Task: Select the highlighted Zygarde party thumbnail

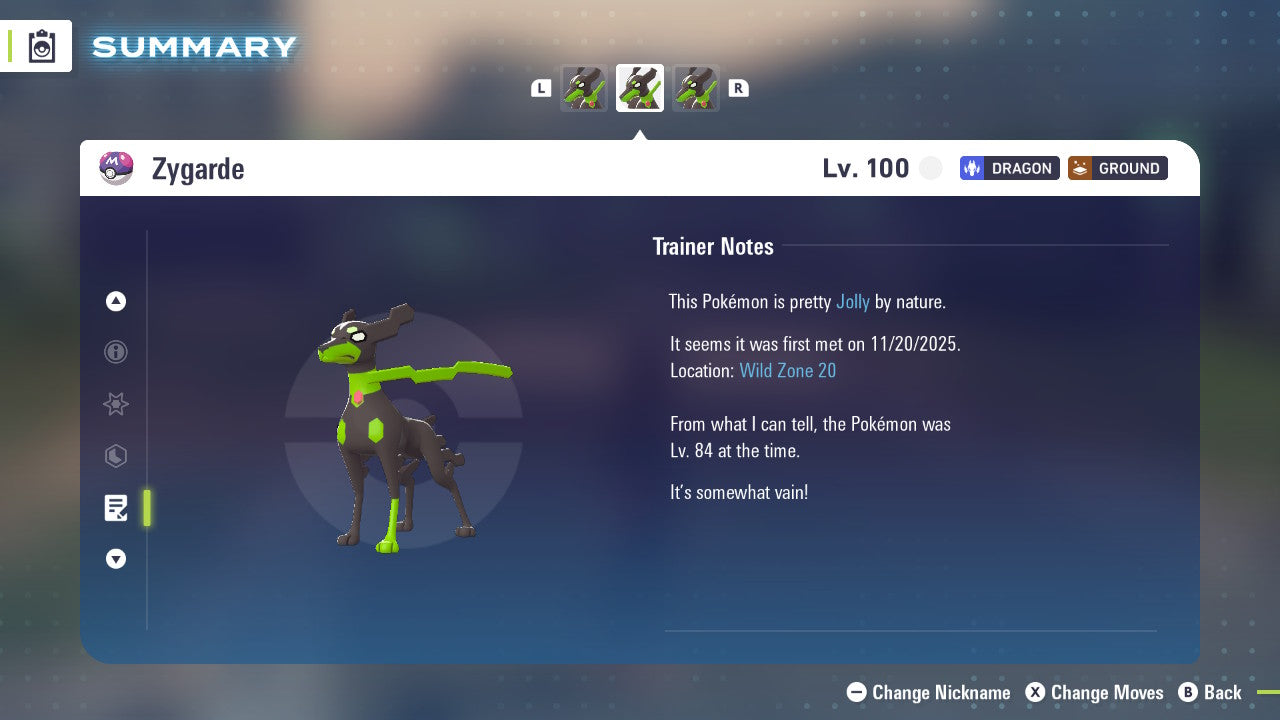Action: [x=640, y=88]
